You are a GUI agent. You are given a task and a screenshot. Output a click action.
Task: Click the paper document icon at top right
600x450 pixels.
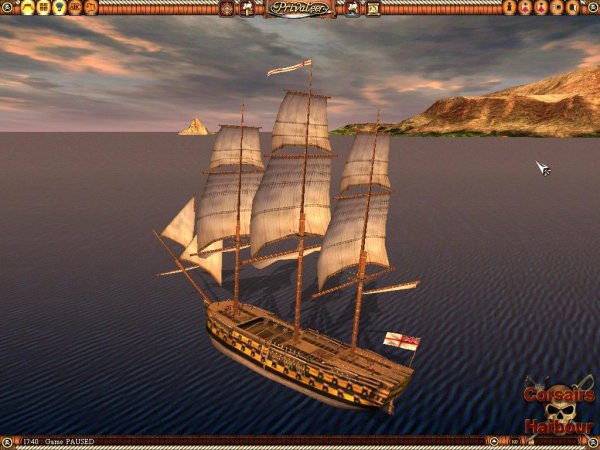point(574,8)
